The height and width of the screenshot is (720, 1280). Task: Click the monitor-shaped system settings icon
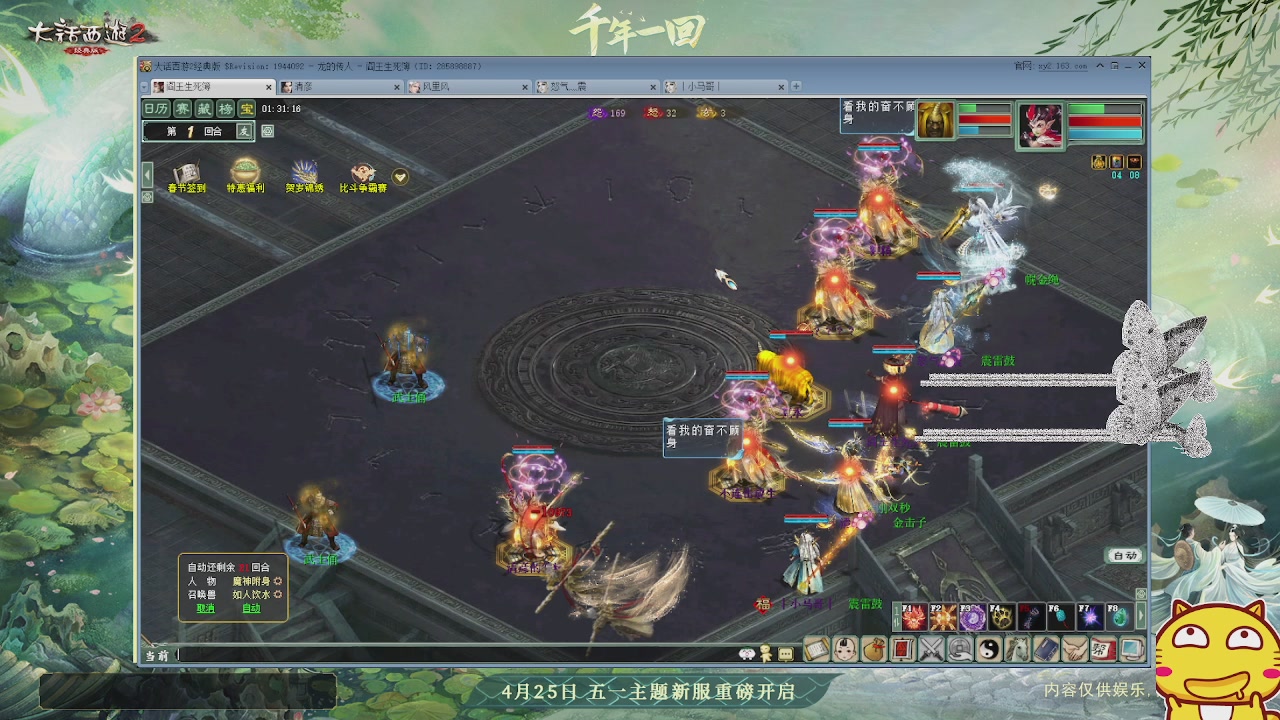pos(1131,648)
